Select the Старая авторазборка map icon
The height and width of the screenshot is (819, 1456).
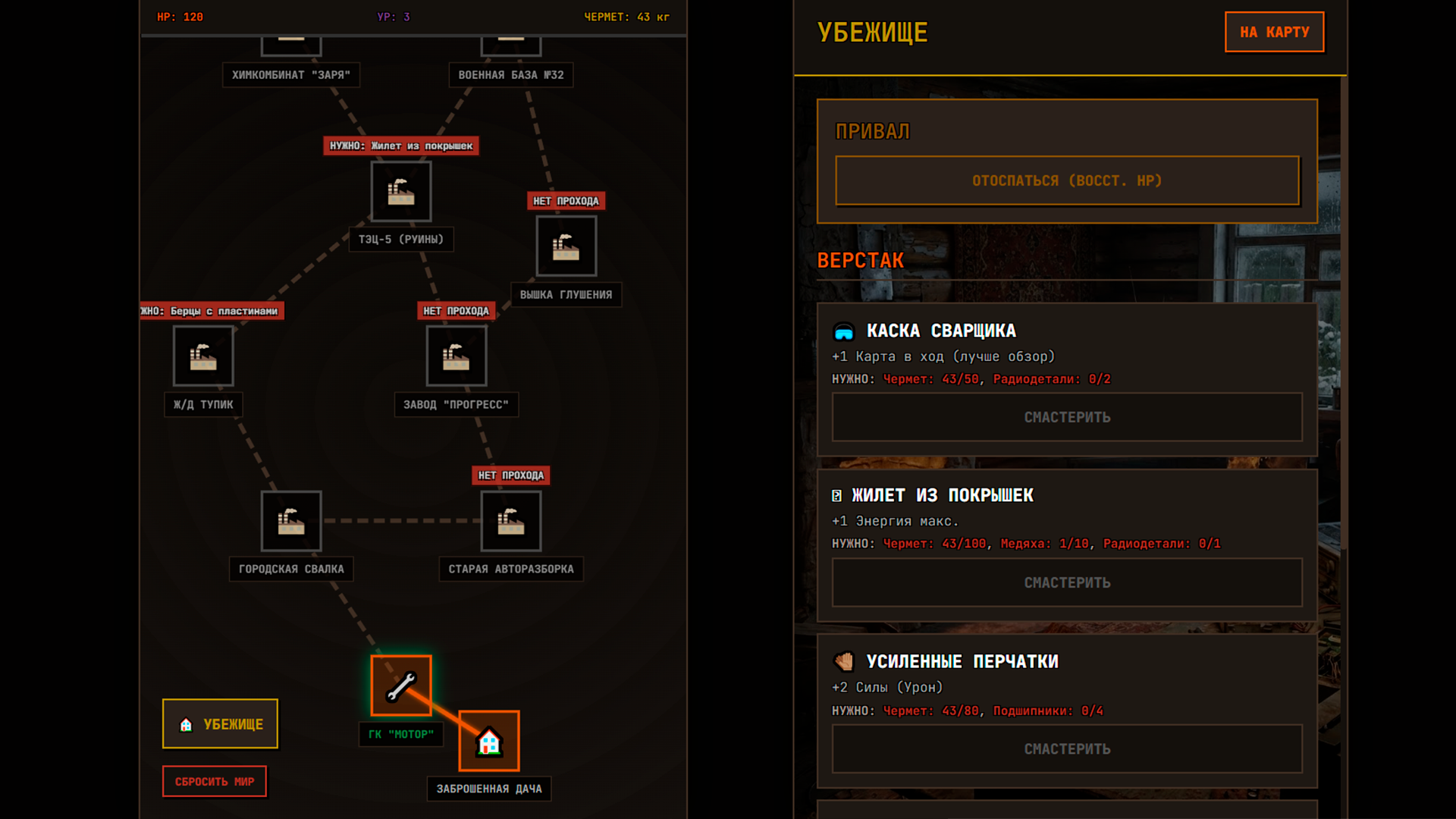pos(510,521)
